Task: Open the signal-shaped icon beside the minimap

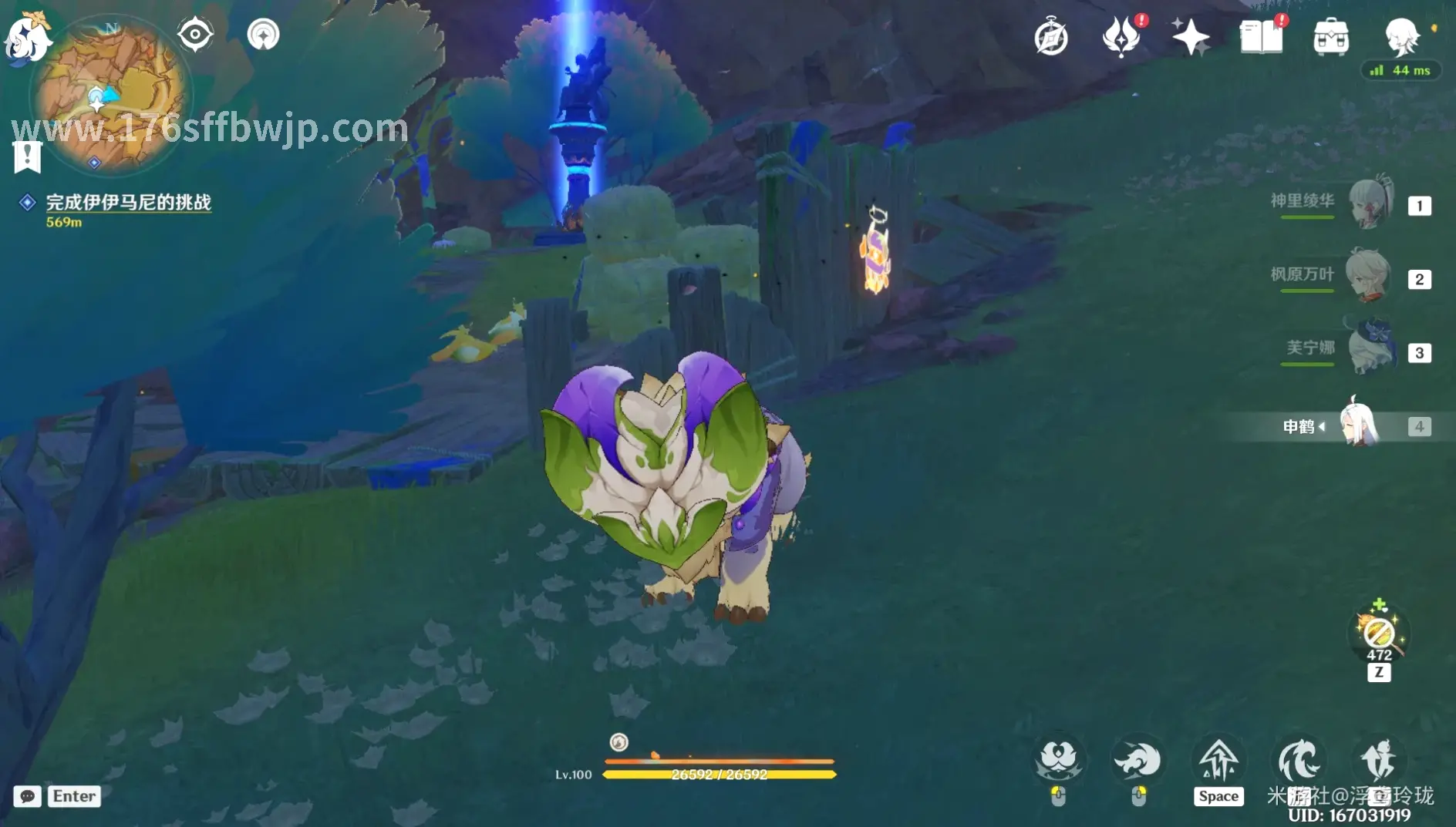Action: click(263, 35)
